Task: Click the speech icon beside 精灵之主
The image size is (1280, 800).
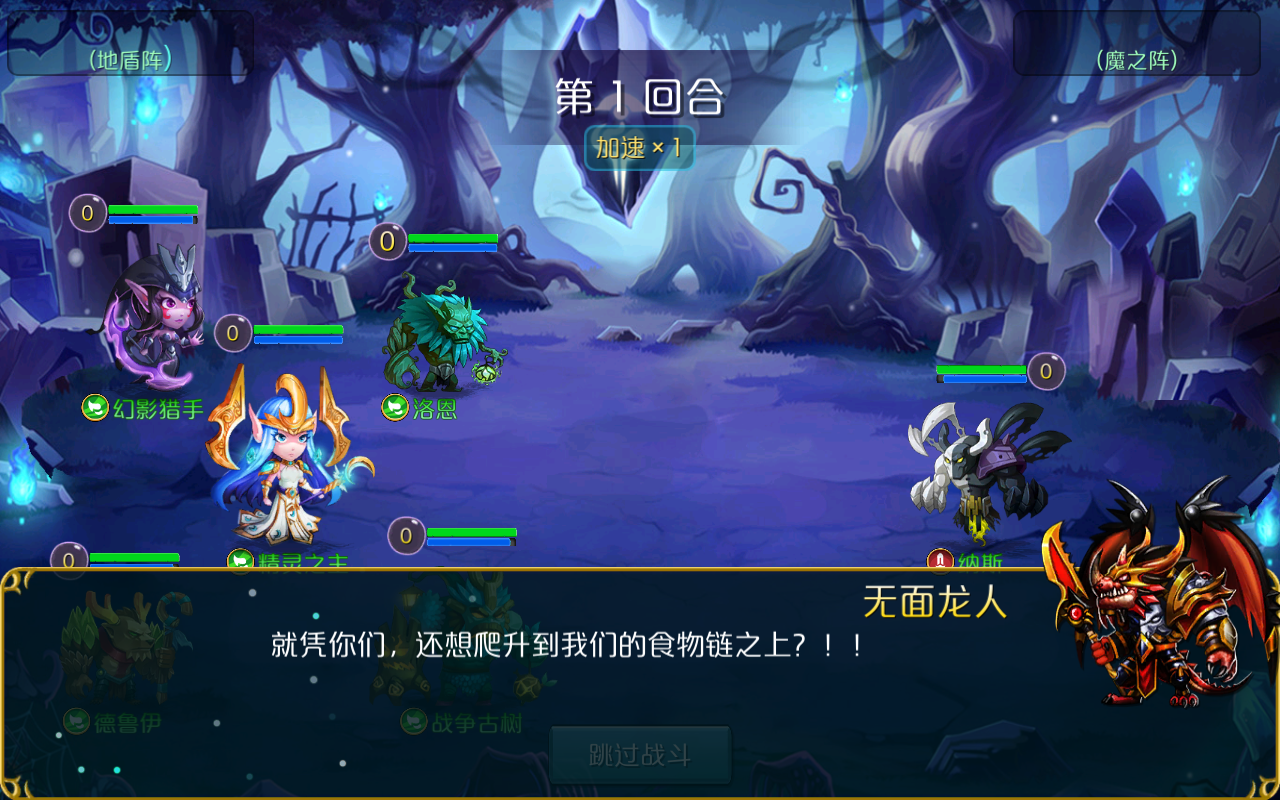Action: coord(239,561)
